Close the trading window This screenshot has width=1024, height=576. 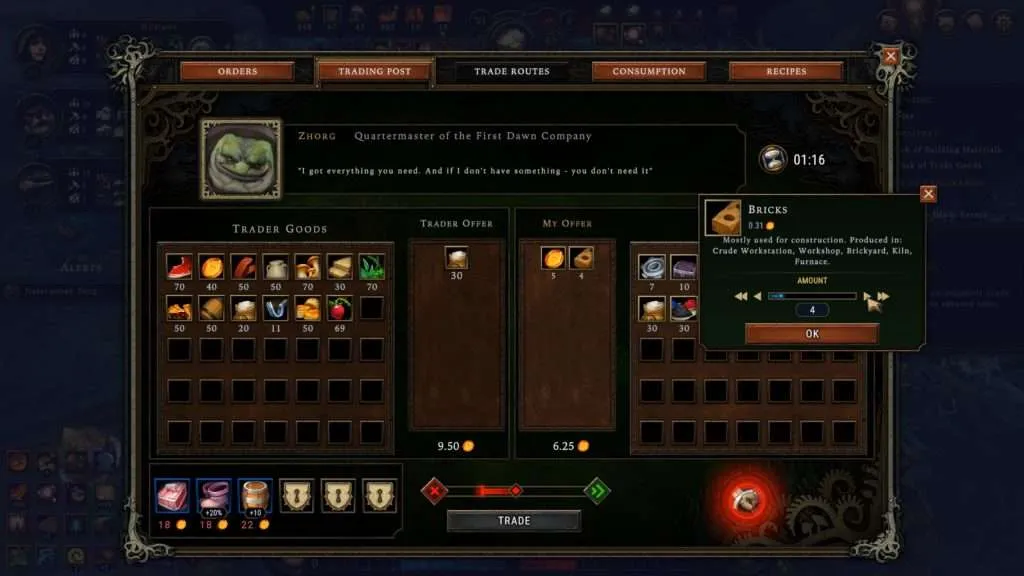pos(890,57)
